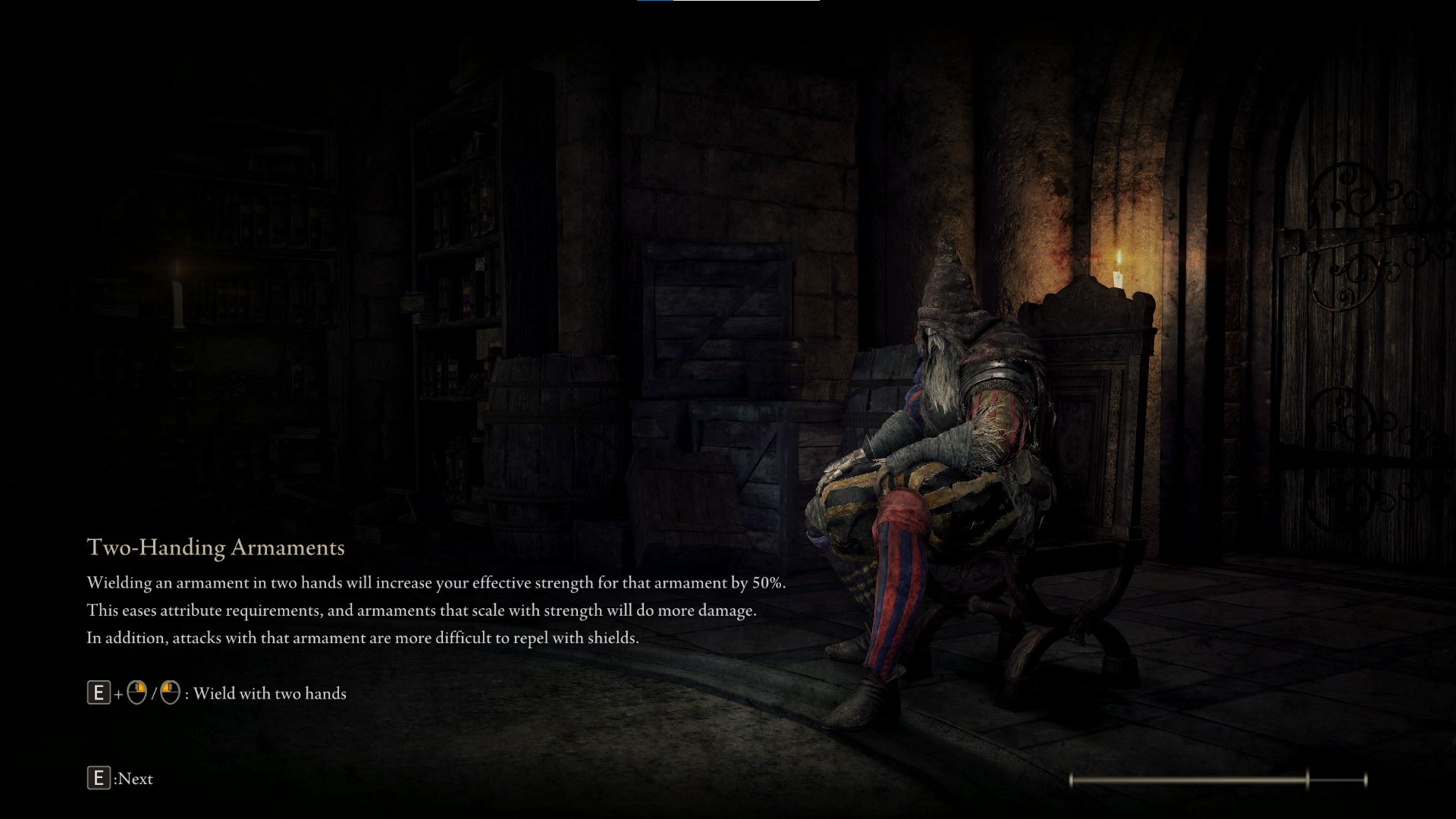Image resolution: width=1456 pixels, height=819 pixels.
Task: Click the blue segment of the top overlay
Action: click(x=654, y=3)
